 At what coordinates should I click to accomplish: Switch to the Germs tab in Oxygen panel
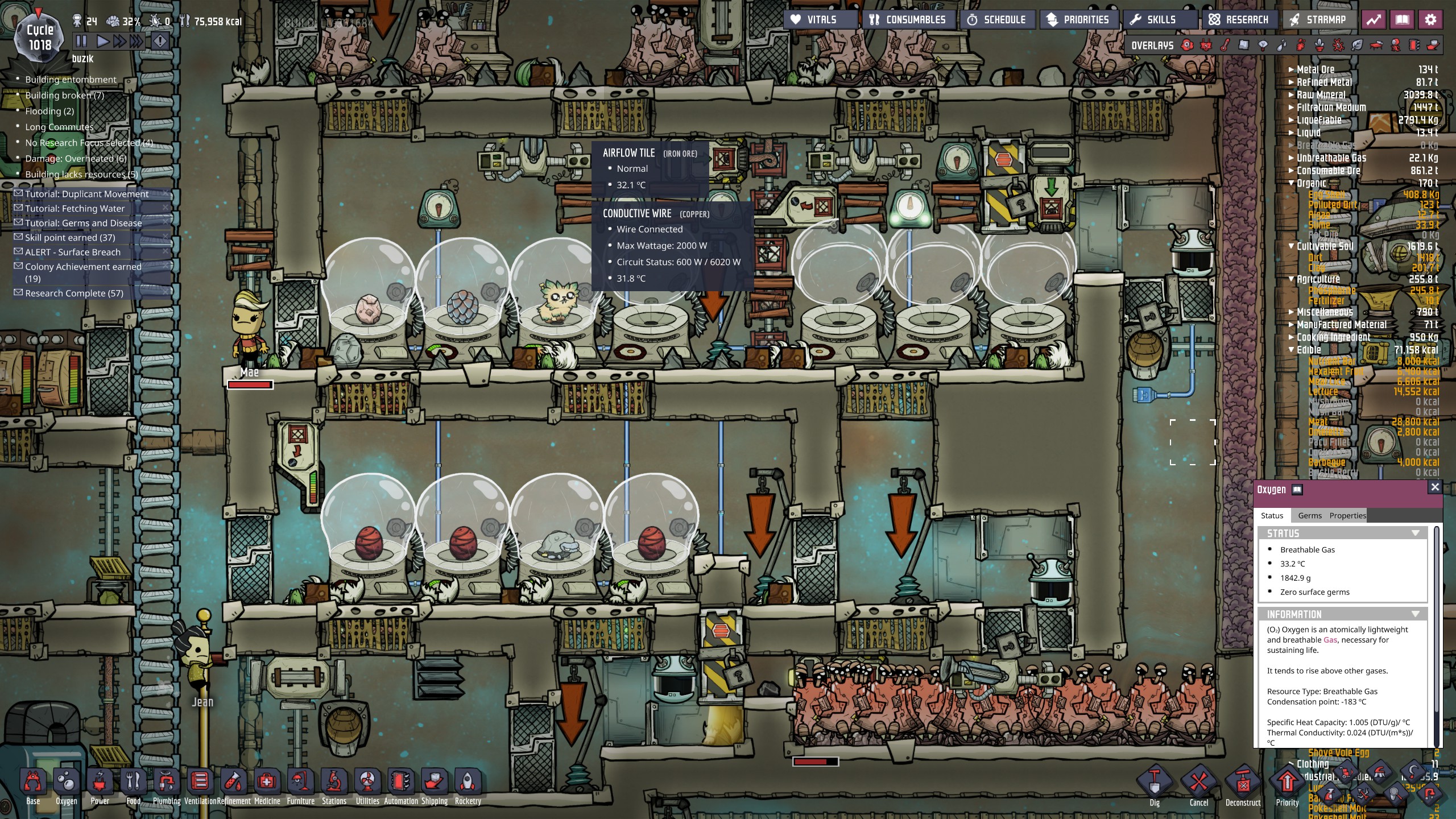[1310, 515]
